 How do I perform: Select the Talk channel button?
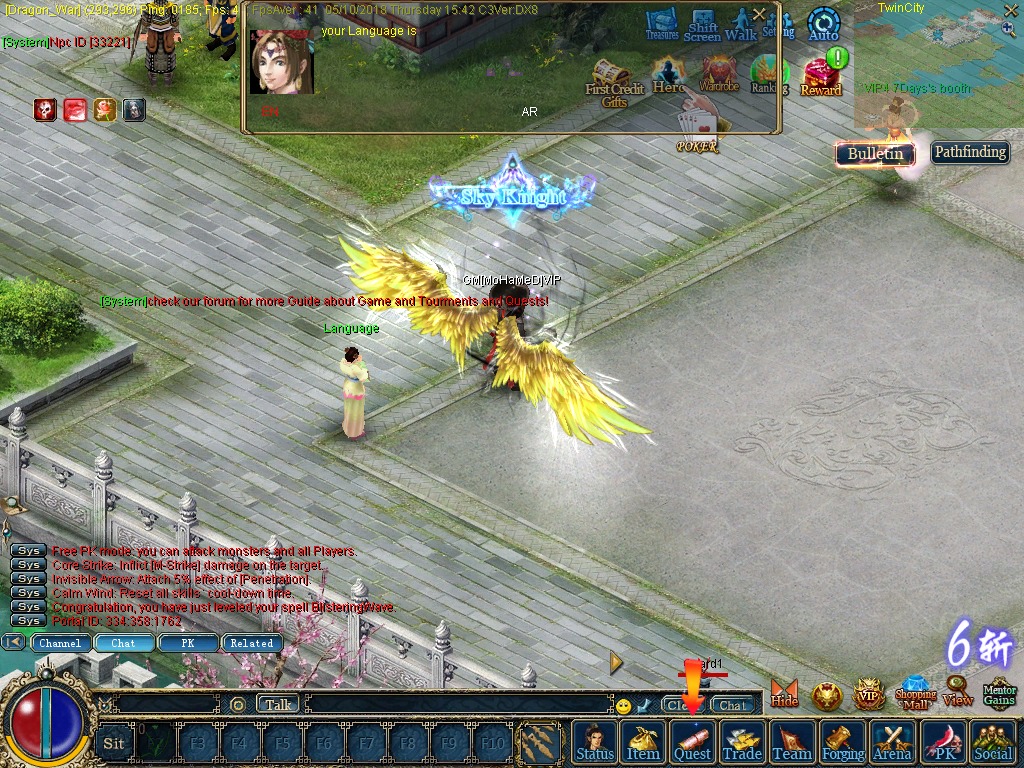[x=278, y=704]
